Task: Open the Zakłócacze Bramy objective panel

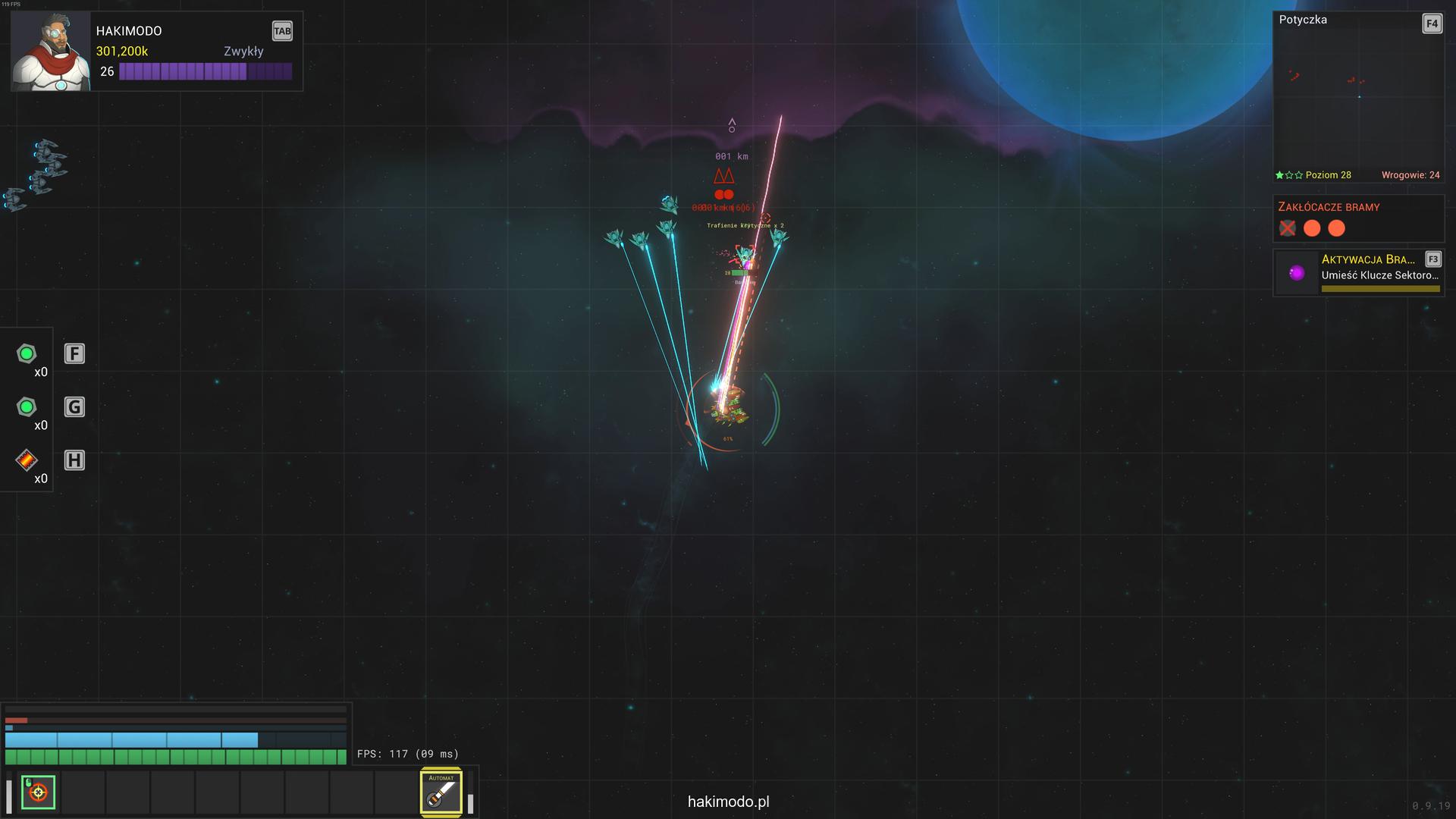Action: (1357, 218)
